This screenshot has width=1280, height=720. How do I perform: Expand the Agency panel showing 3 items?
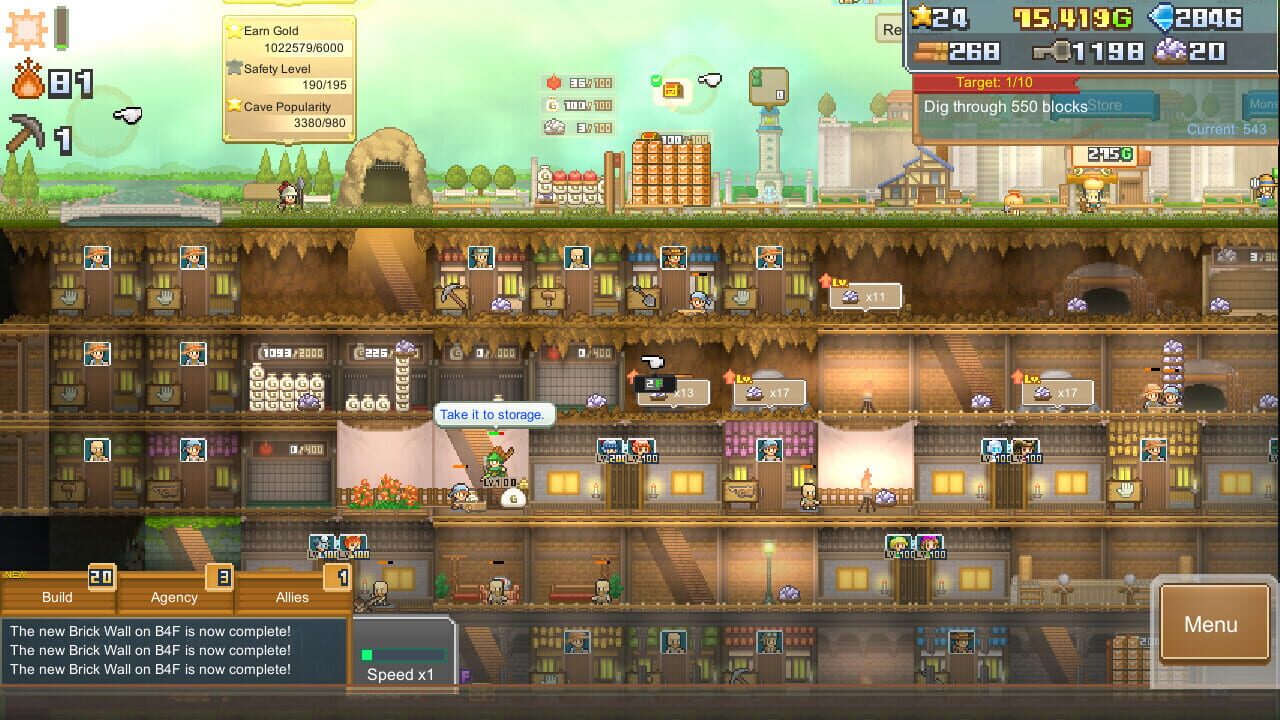(x=172, y=596)
